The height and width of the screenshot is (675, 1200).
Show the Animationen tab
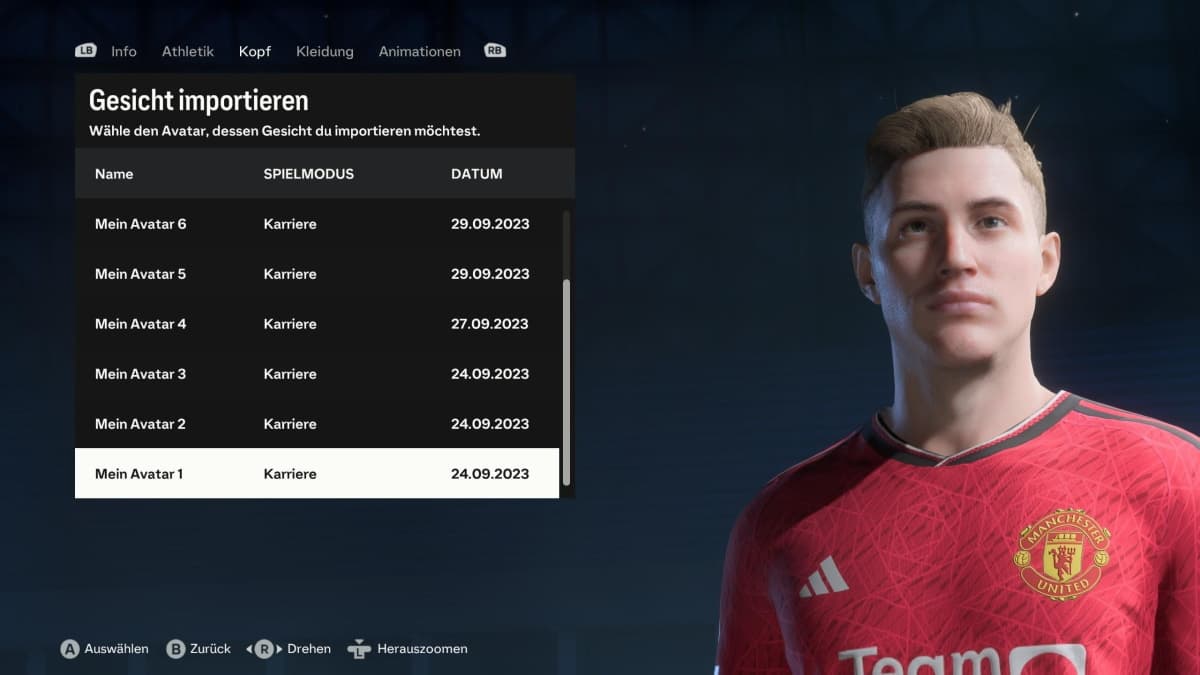pyautogui.click(x=420, y=51)
